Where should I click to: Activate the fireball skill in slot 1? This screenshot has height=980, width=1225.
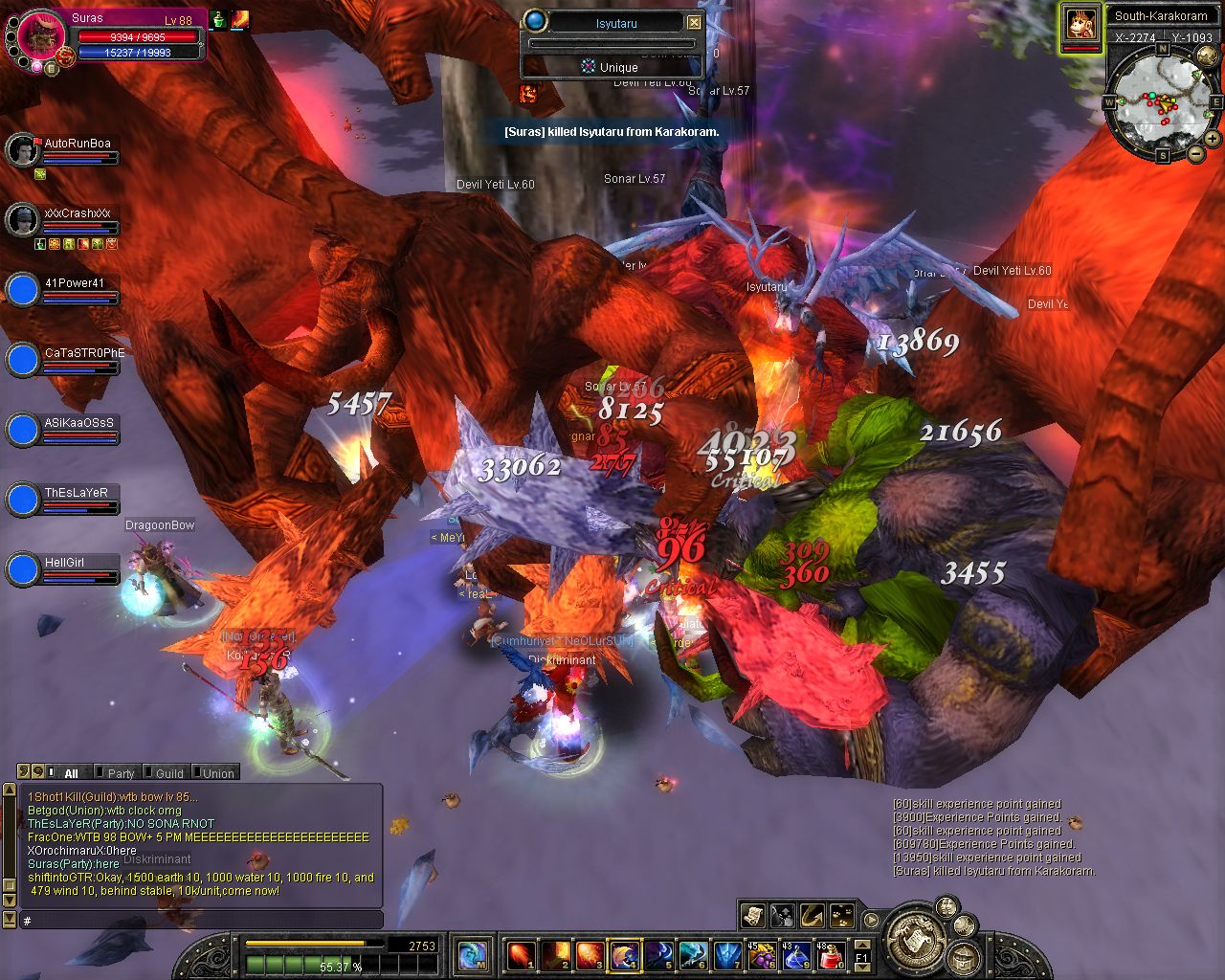click(x=521, y=954)
